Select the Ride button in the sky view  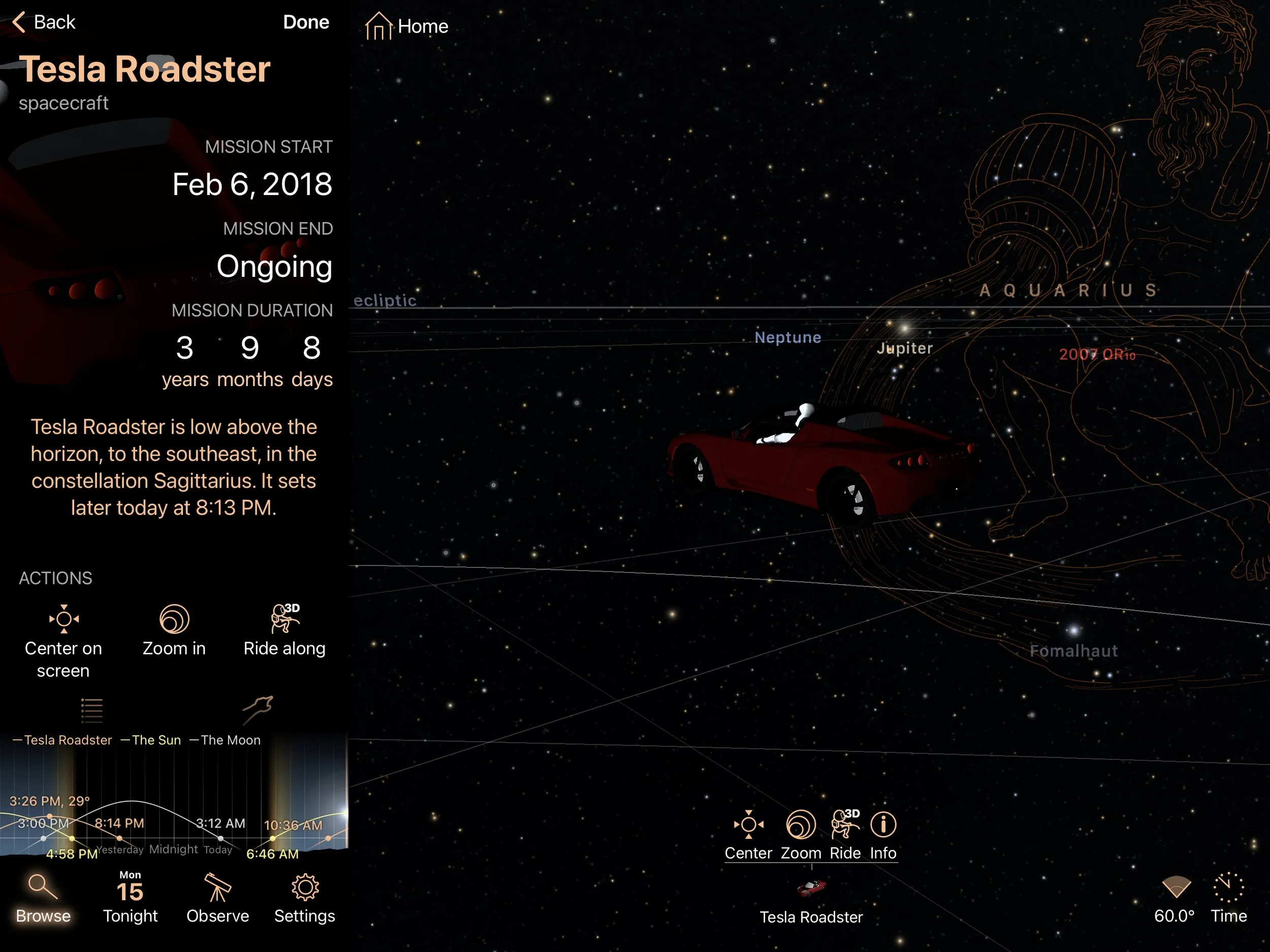tap(845, 835)
